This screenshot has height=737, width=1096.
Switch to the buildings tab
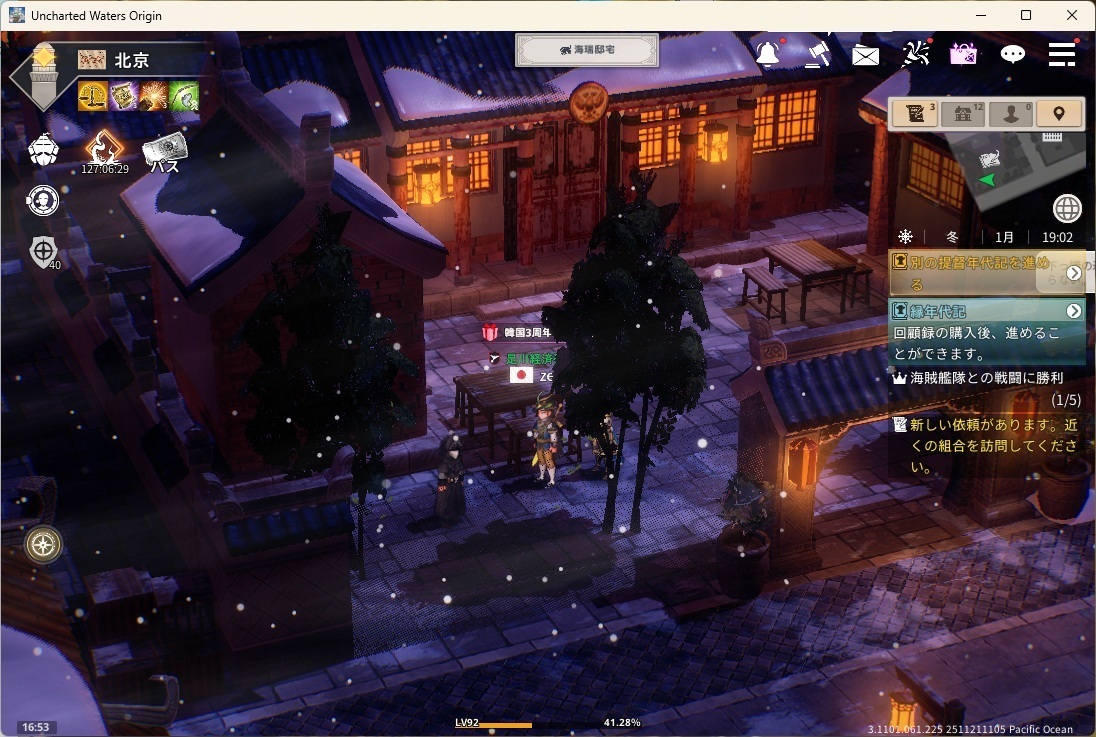point(963,114)
